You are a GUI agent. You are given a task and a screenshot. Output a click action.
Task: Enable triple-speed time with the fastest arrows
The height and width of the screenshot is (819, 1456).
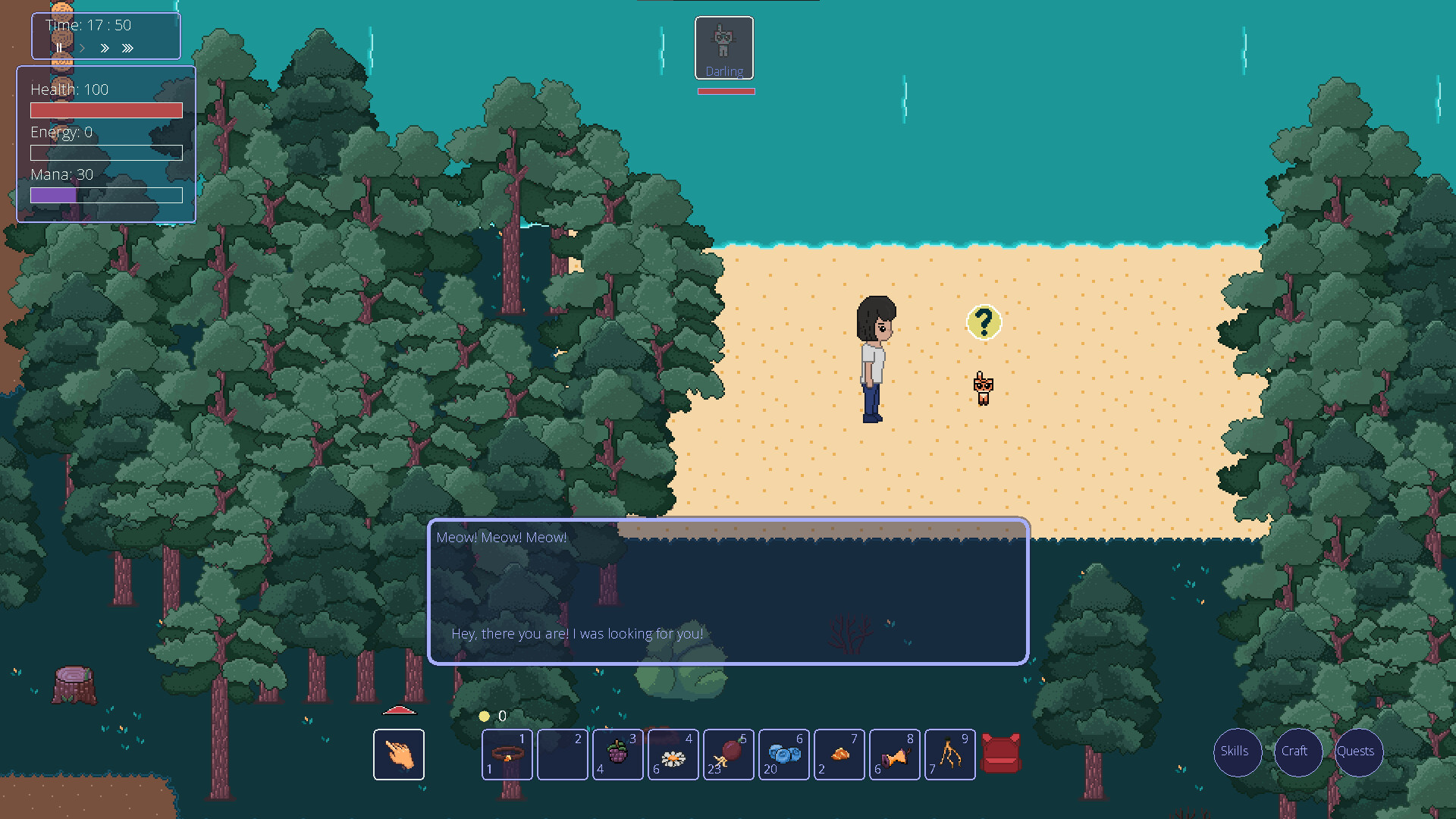(x=127, y=48)
